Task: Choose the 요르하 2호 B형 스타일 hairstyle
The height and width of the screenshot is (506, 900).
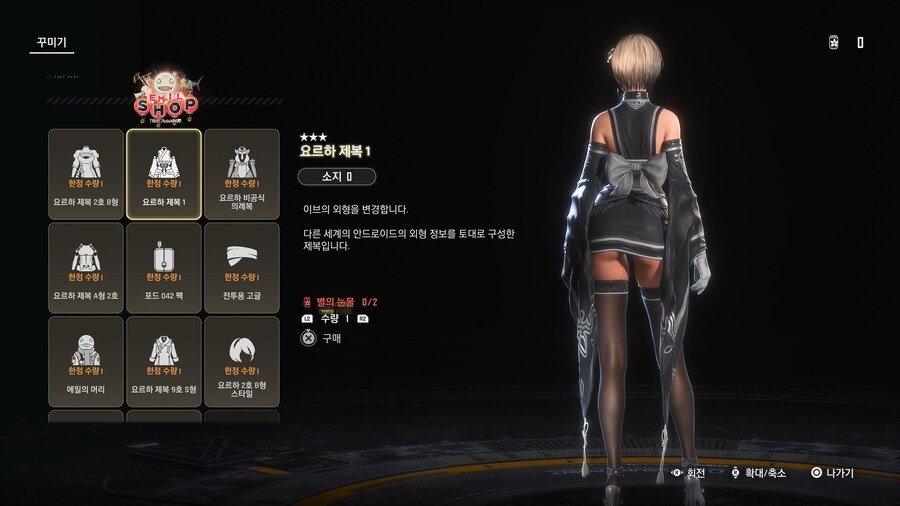Action: click(x=242, y=361)
